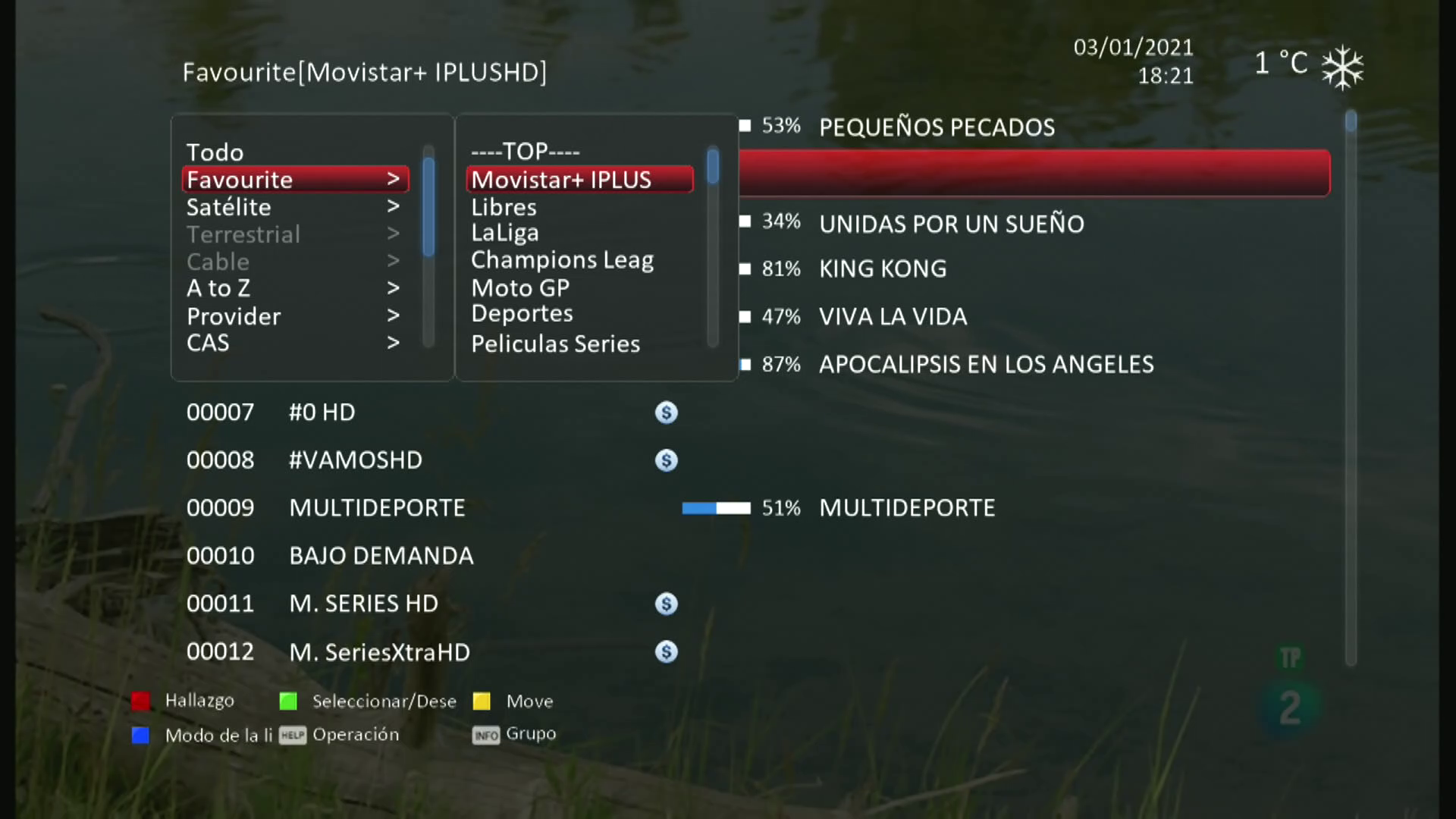Tune to channel 00012 M. SeriesXtraHD
The height and width of the screenshot is (819, 1456).
pyautogui.click(x=379, y=652)
